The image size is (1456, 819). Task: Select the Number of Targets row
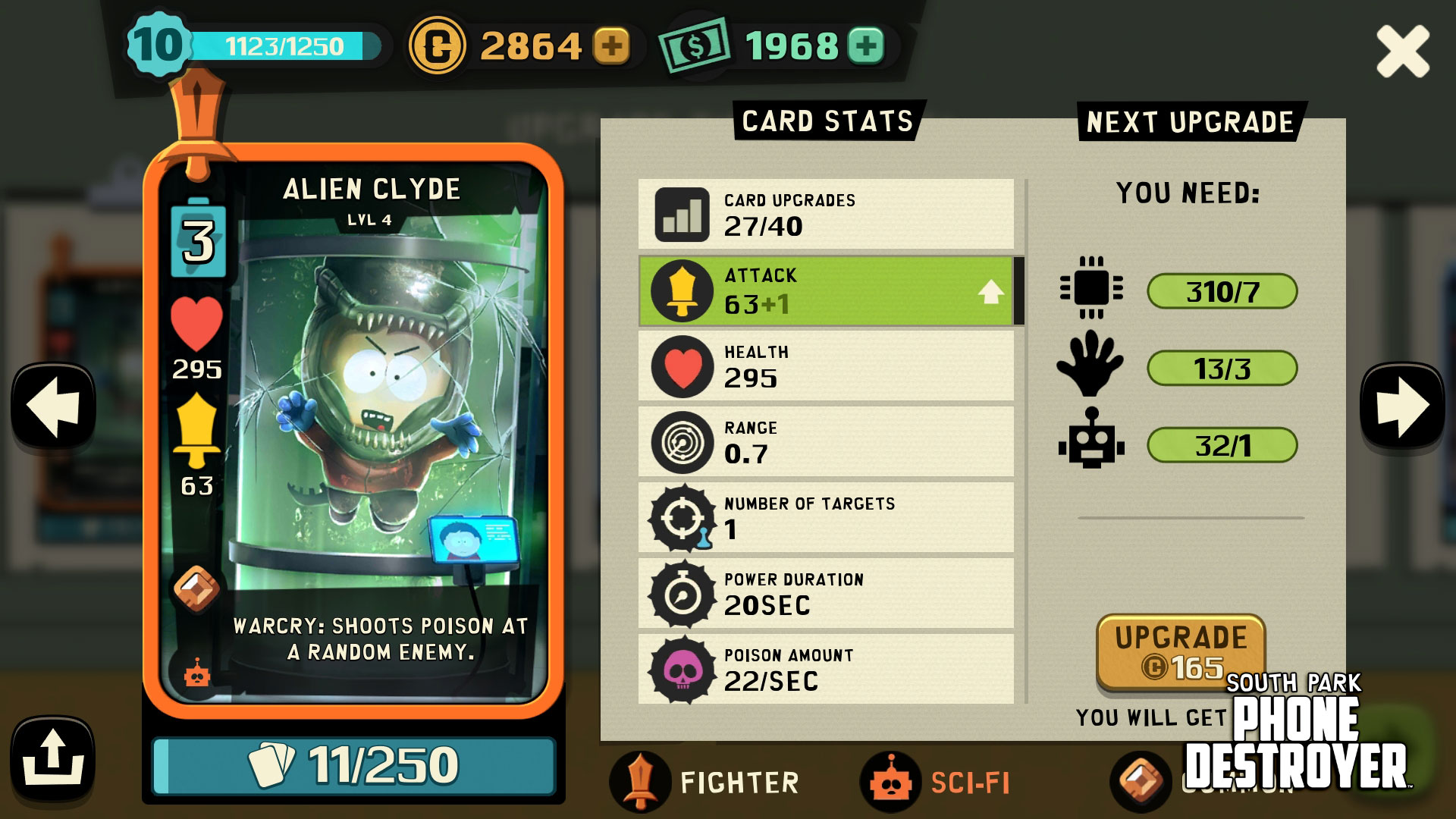point(827,518)
